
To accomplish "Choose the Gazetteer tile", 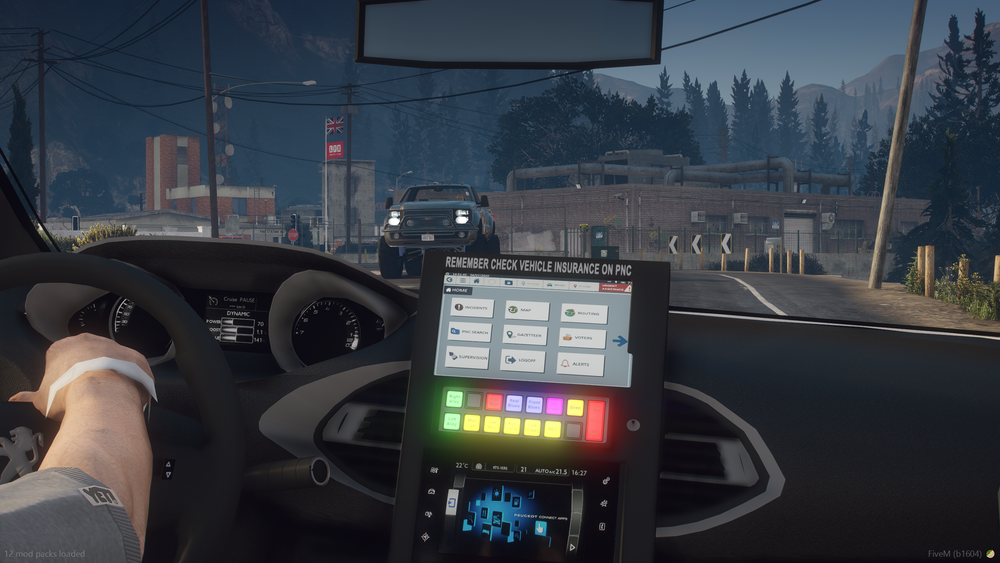I will 525,335.
